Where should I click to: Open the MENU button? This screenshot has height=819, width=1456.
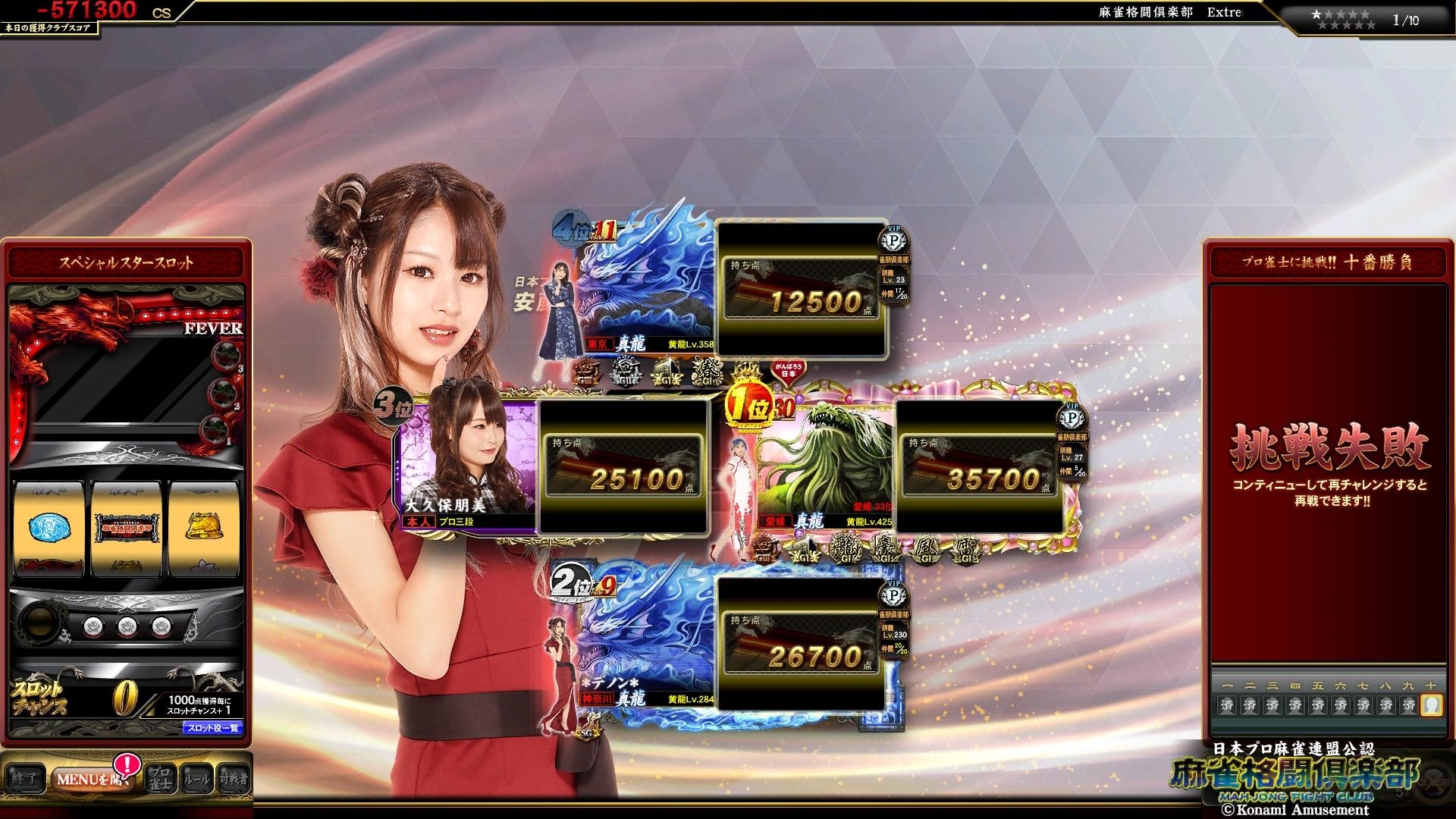pos(89,779)
